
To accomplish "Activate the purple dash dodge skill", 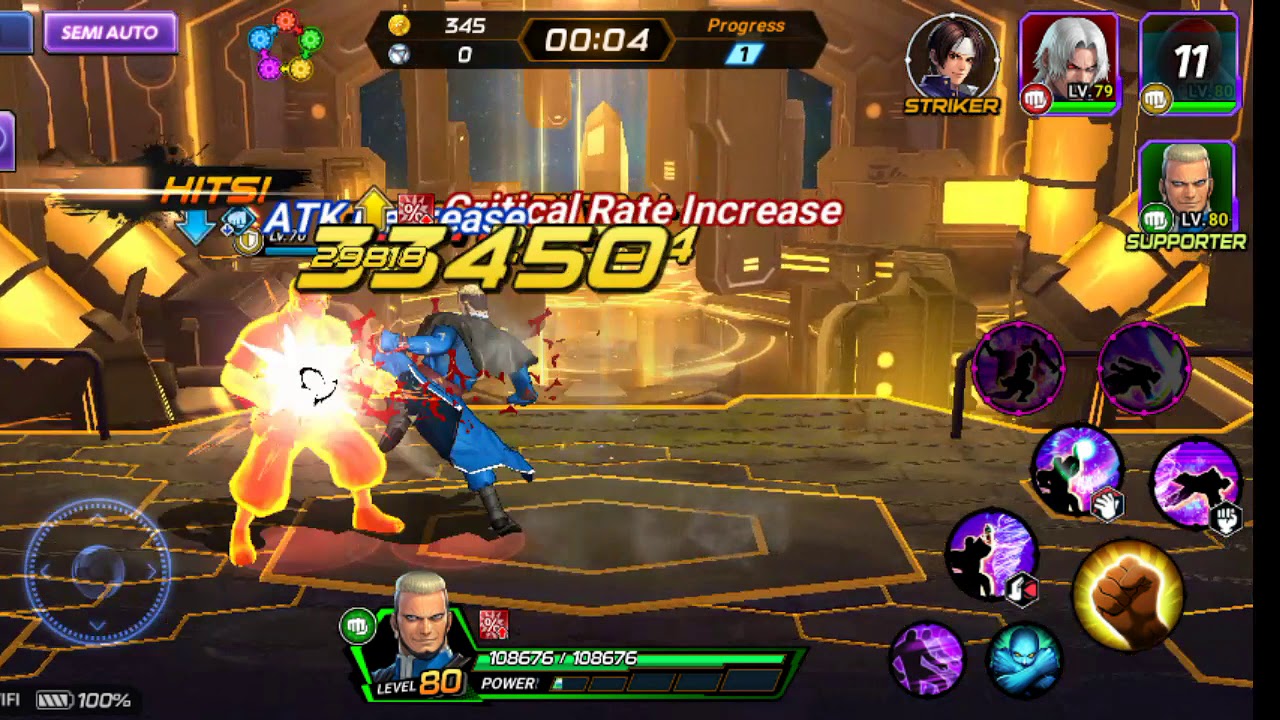I will click(926, 657).
